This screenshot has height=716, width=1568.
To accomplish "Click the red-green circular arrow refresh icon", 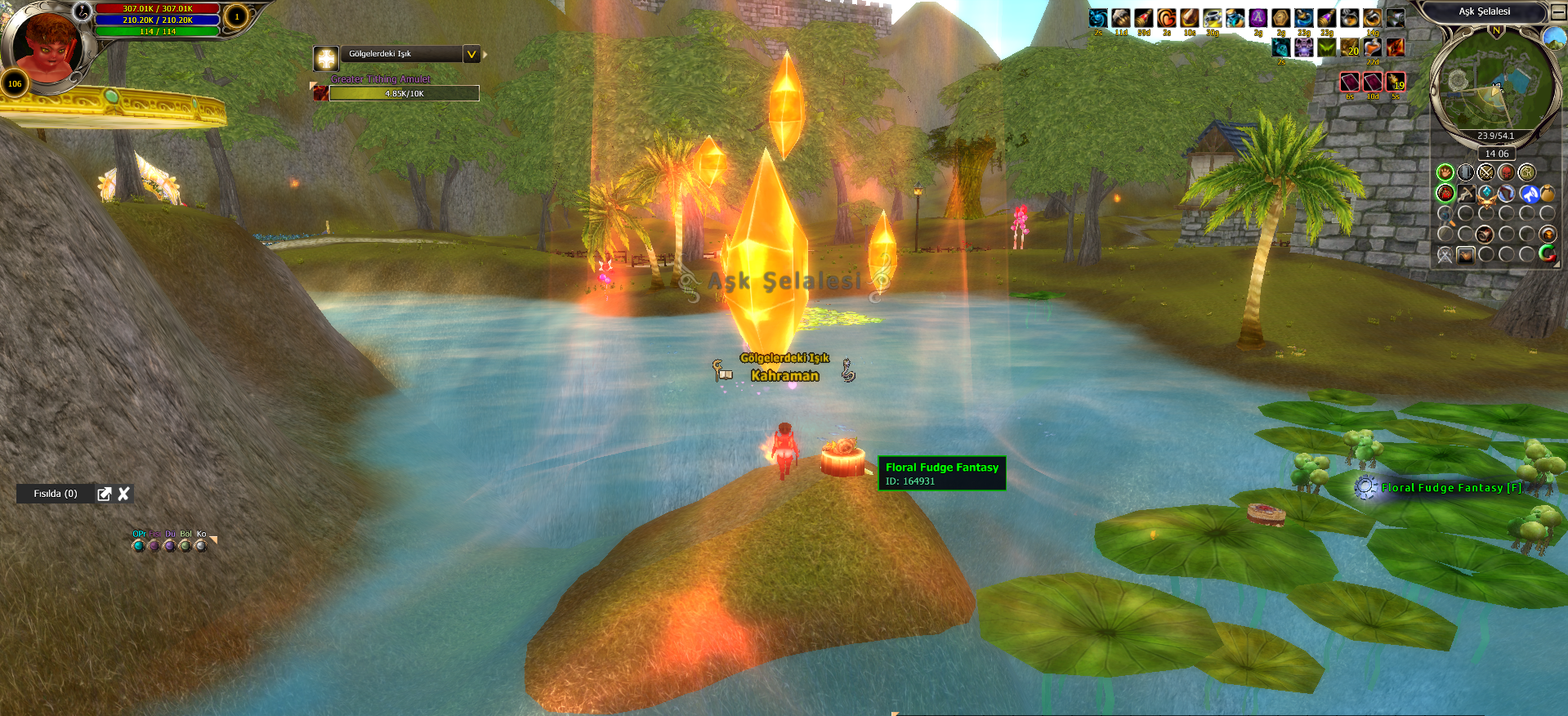I will pyautogui.click(x=1547, y=254).
